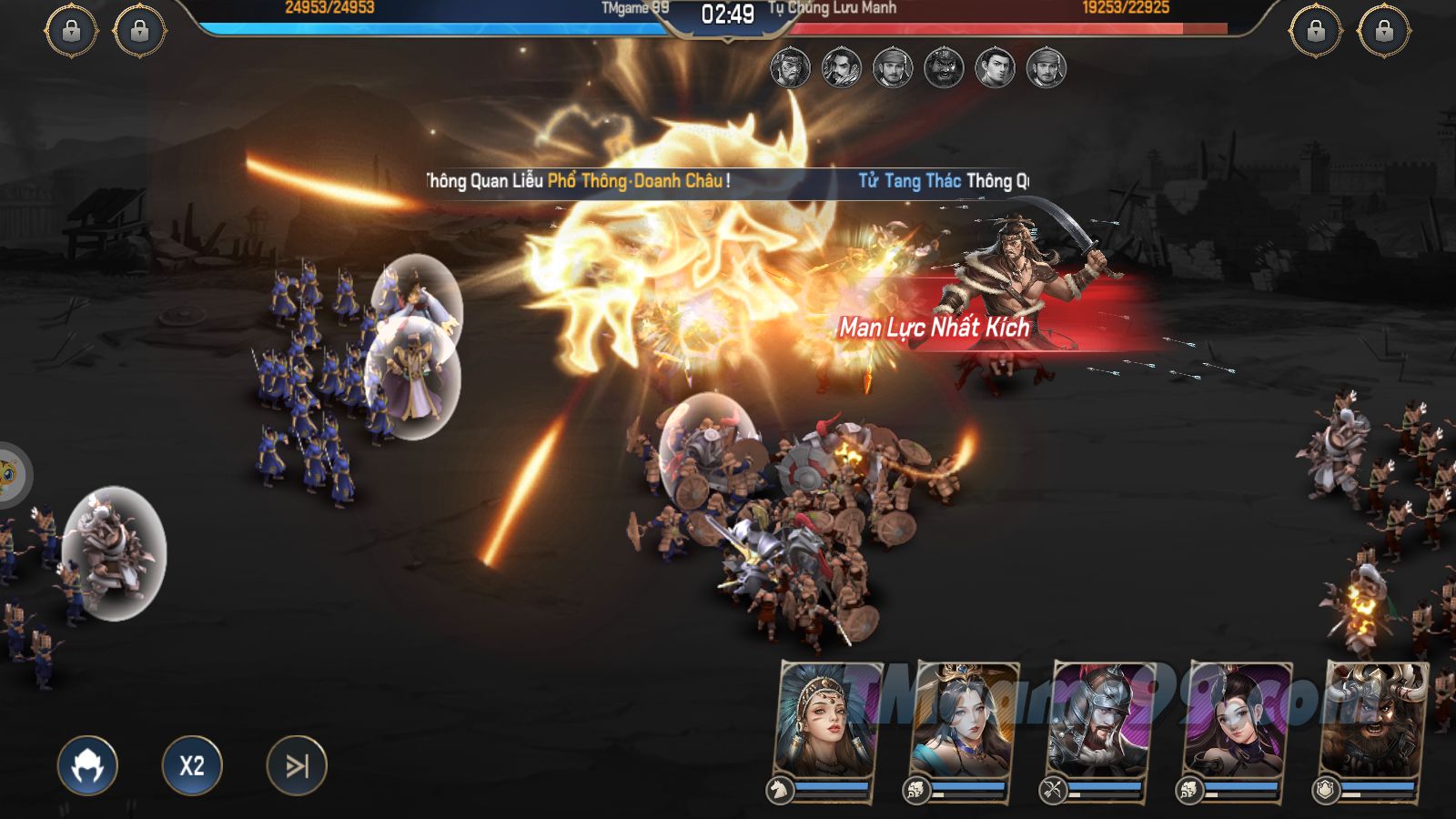This screenshot has width=1456, height=819.
Task: Skip the battle with the skip-forward button
Action: click(297, 765)
